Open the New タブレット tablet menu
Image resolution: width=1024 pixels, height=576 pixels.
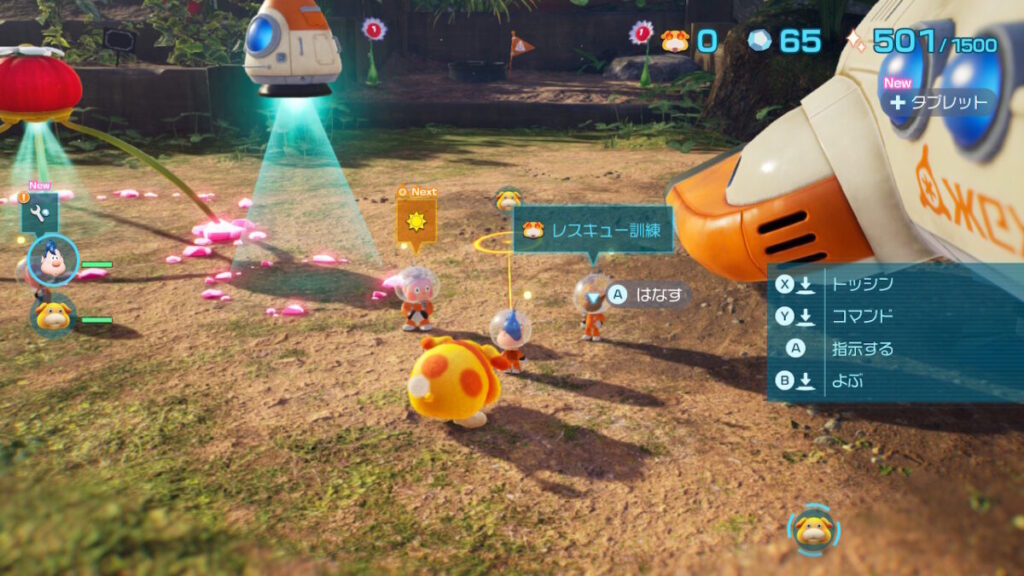(939, 102)
